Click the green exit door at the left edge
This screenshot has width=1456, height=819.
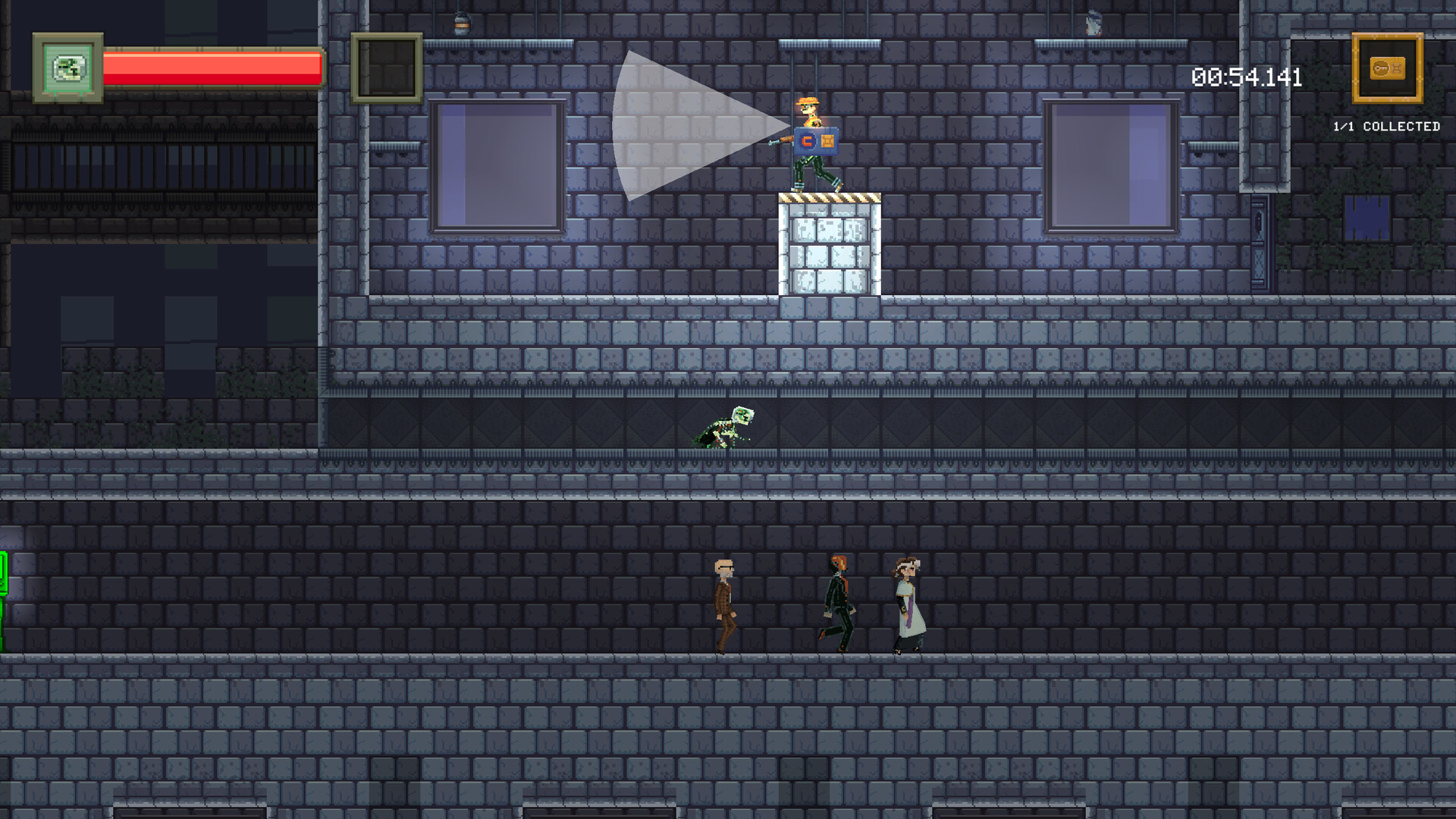point(5,599)
